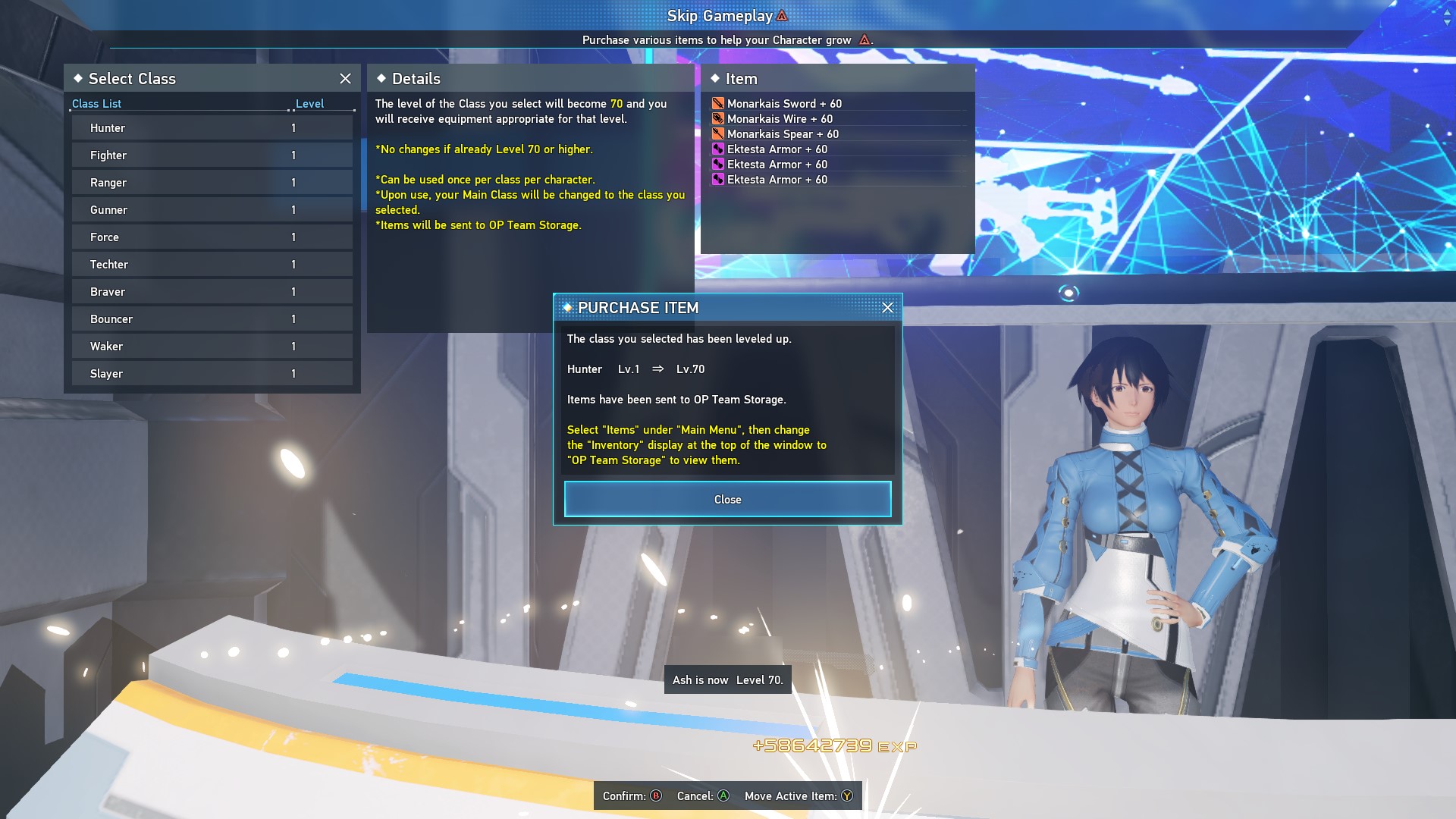
Task: Click the Monarkais Spear weapon icon
Action: pos(717,133)
